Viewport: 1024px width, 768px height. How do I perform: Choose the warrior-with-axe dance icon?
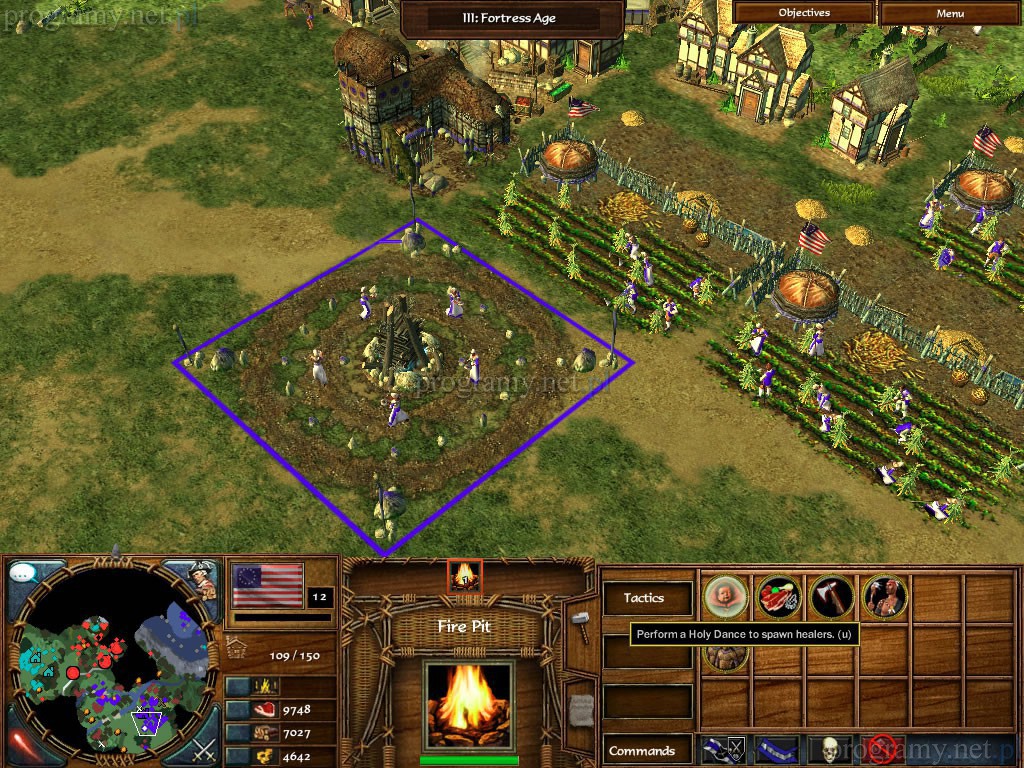click(x=884, y=598)
